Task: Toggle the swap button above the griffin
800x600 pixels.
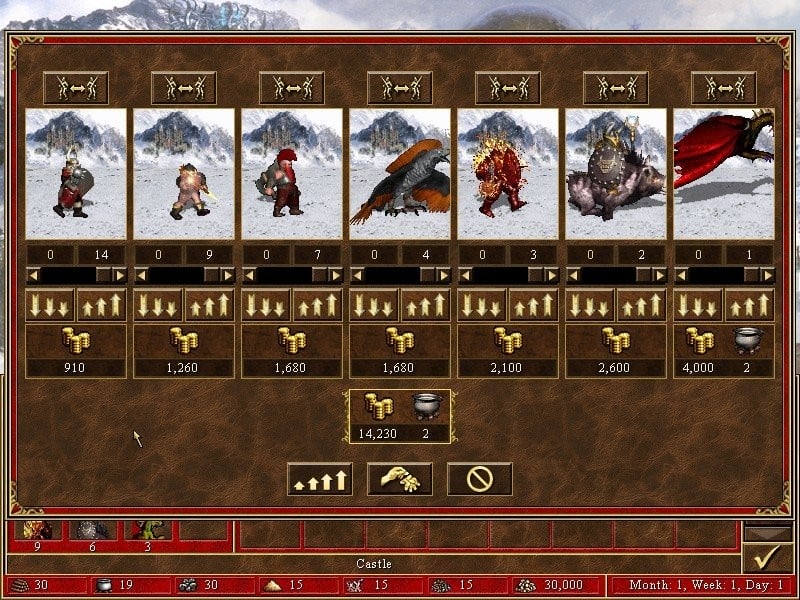Action: (400, 88)
